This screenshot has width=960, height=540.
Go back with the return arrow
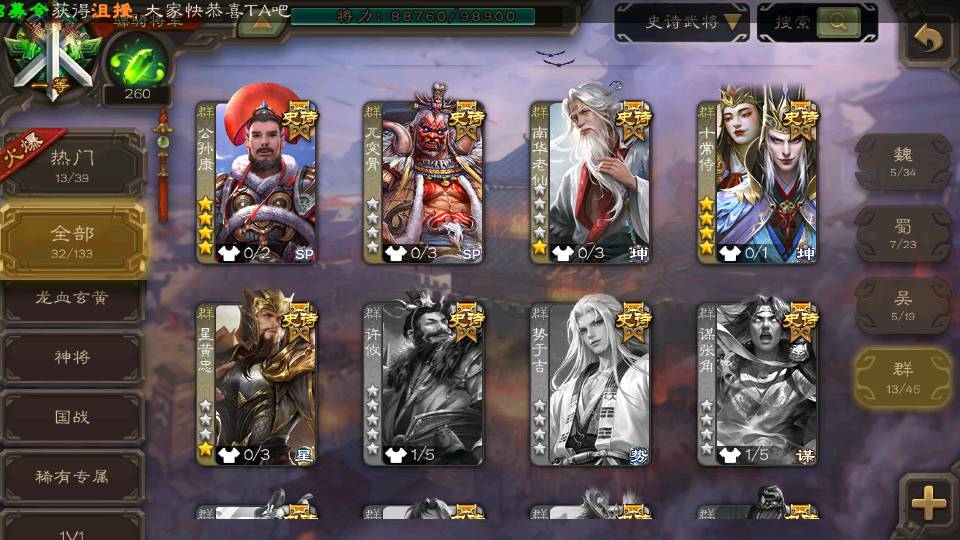(929, 40)
